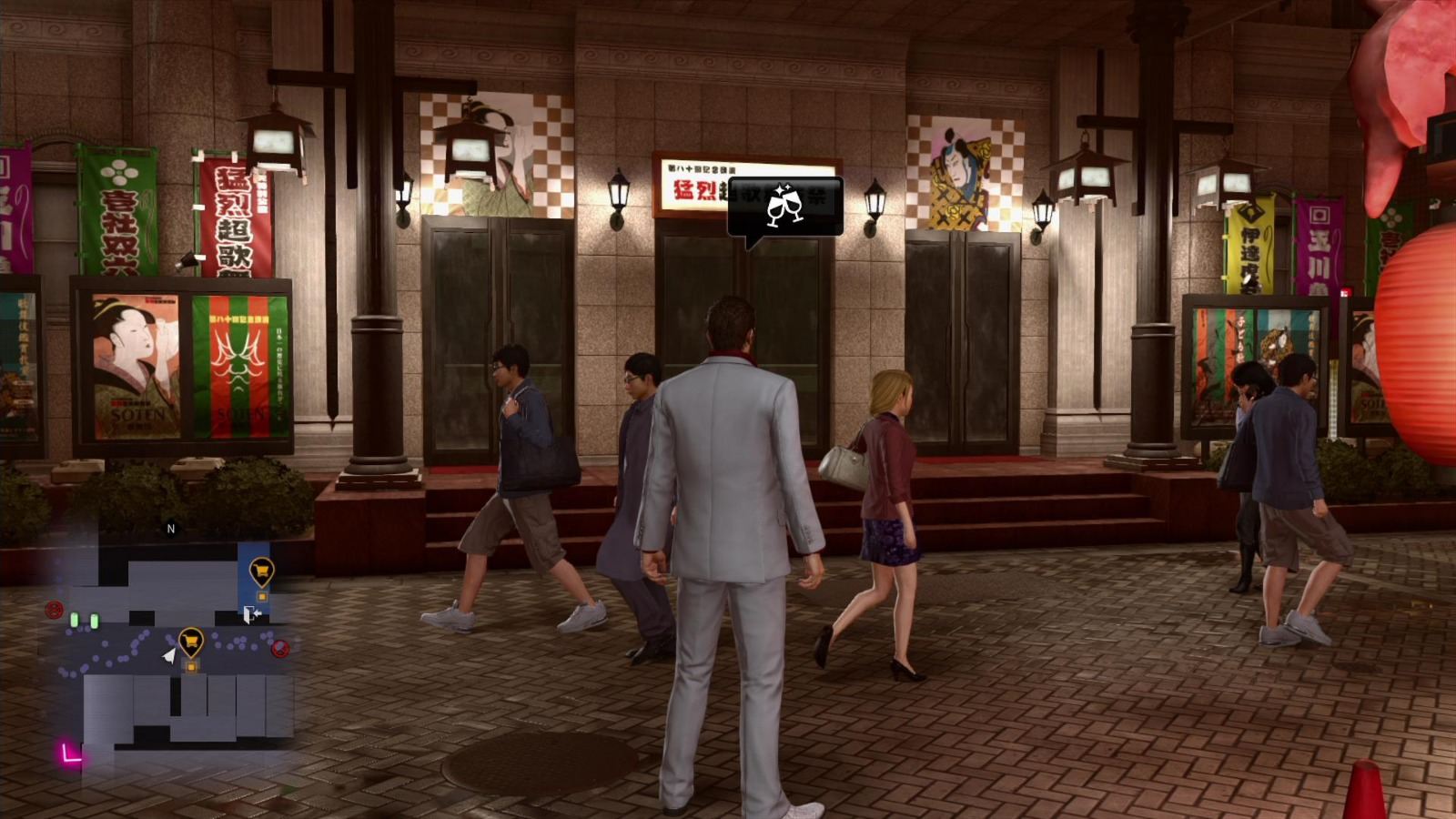Select the center shopping cart marker on minimap

pyautogui.click(x=191, y=640)
